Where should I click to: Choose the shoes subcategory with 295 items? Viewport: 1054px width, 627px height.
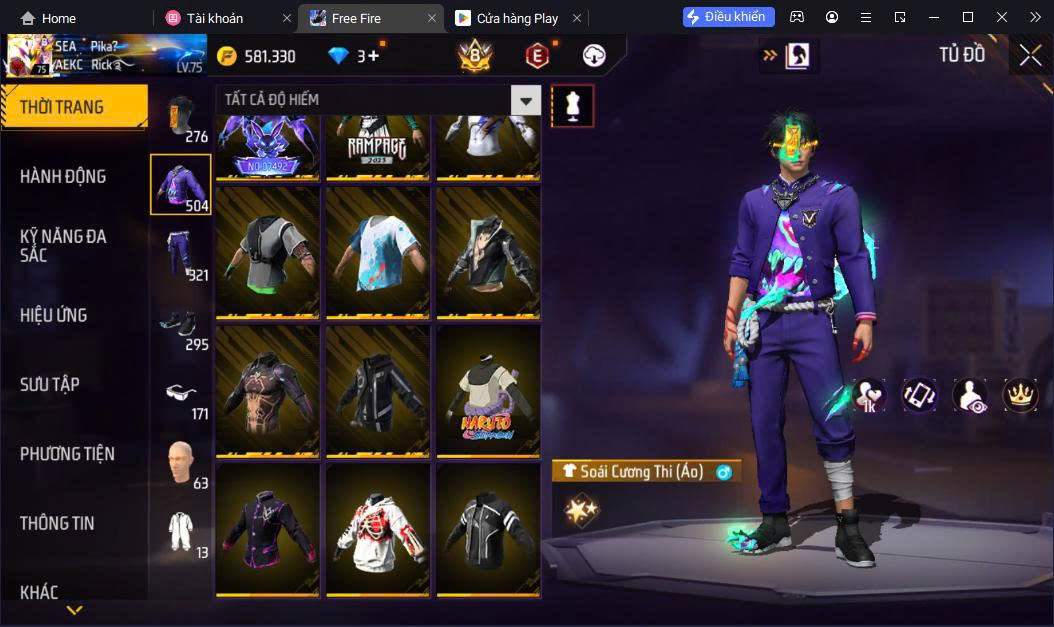pos(181,323)
